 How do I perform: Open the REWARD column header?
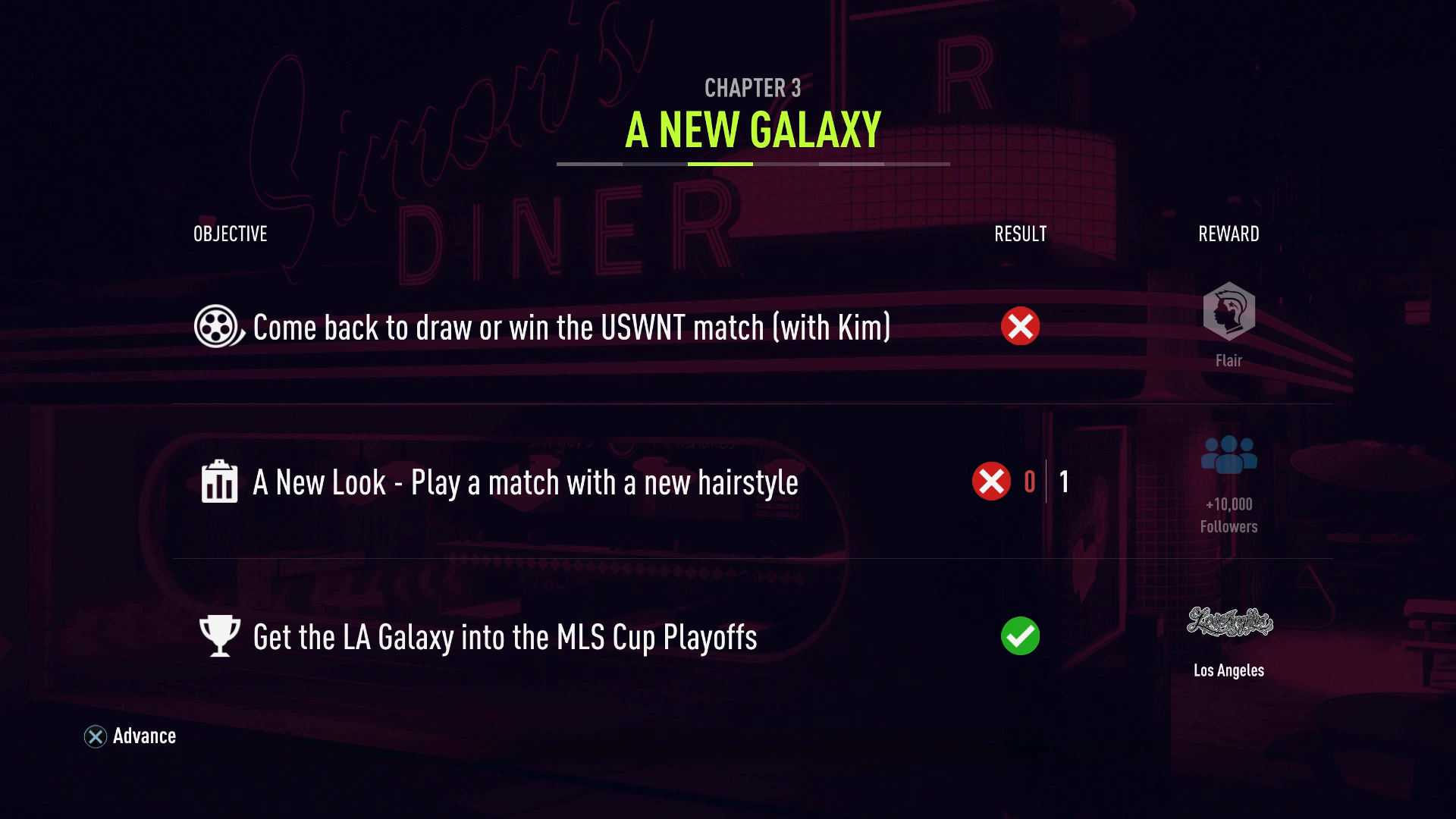click(x=1228, y=234)
